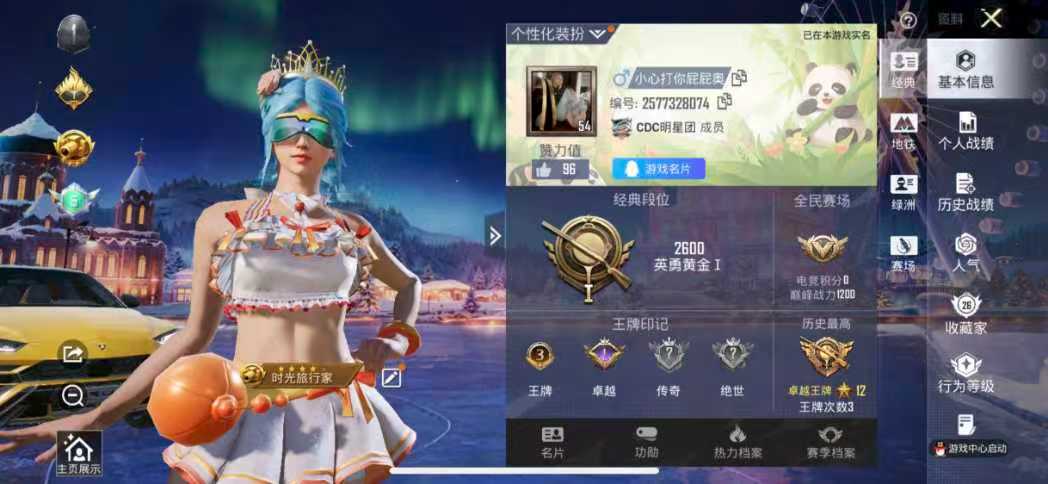Image resolution: width=1048 pixels, height=484 pixels.
Task: Show the 热力档案 heat archive
Action: click(737, 441)
